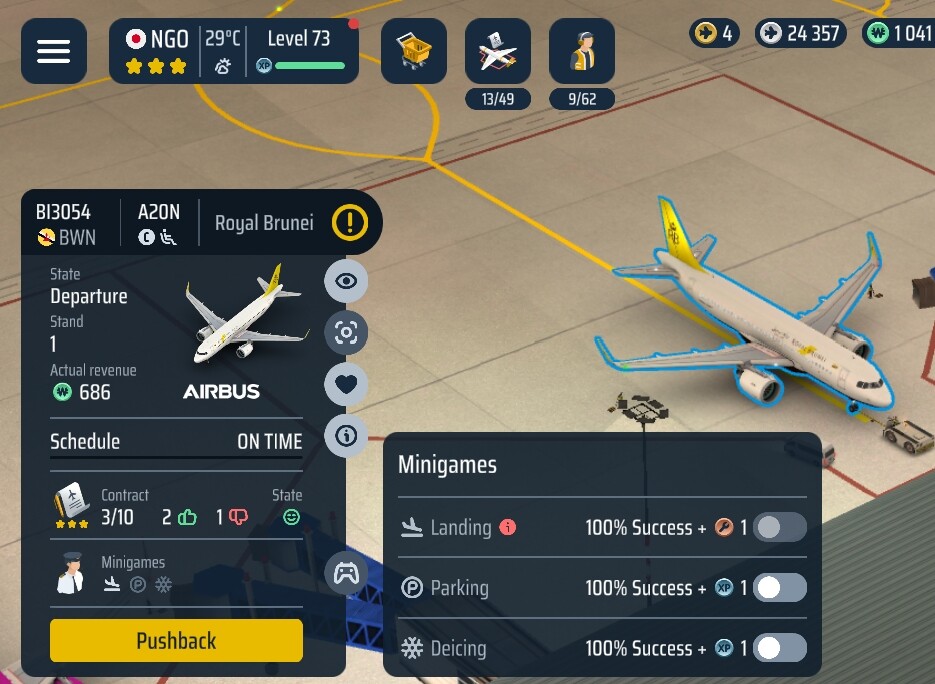This screenshot has height=684, width=935.
Task: Click the yellow exclamation warning icon
Action: pos(350,222)
